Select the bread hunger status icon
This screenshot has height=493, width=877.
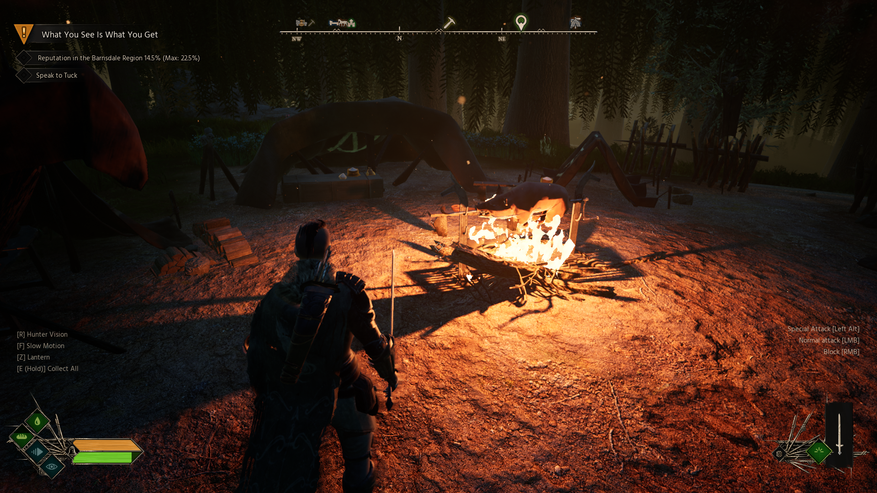pos(22,436)
